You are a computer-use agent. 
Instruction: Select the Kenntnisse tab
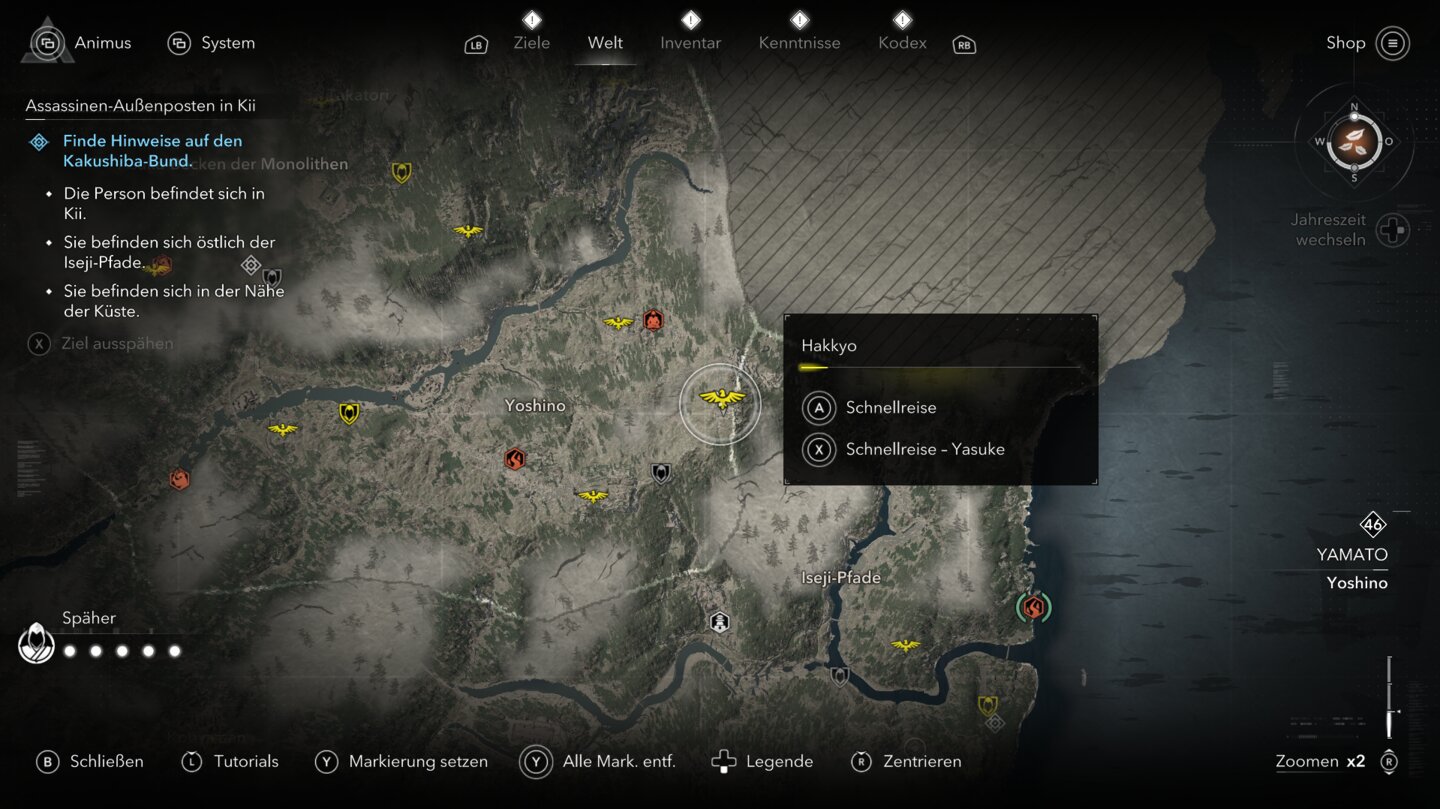coord(799,43)
